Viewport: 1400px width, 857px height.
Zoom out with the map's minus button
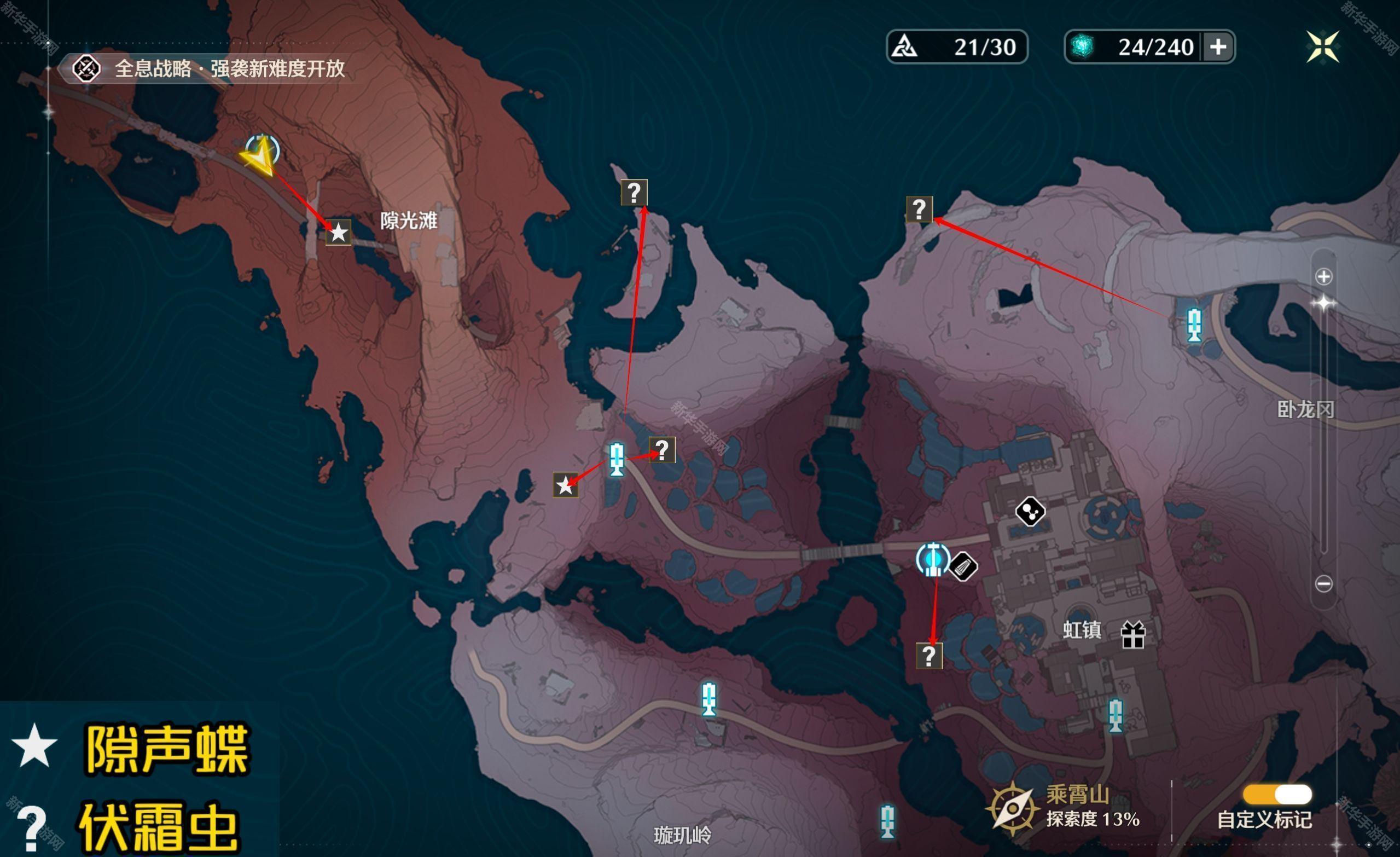coord(1324,583)
